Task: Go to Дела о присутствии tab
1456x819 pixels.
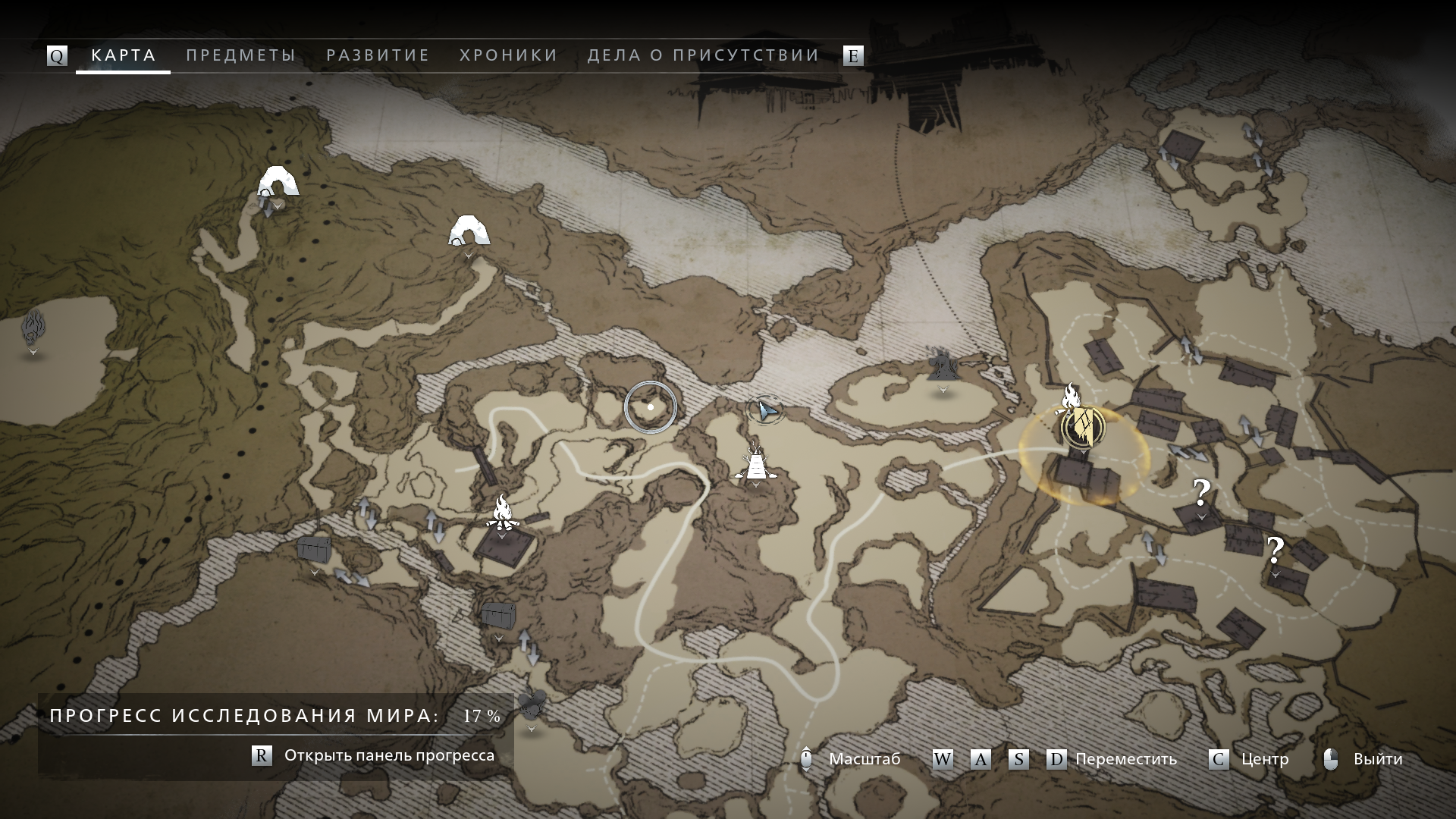Action: pyautogui.click(x=703, y=55)
